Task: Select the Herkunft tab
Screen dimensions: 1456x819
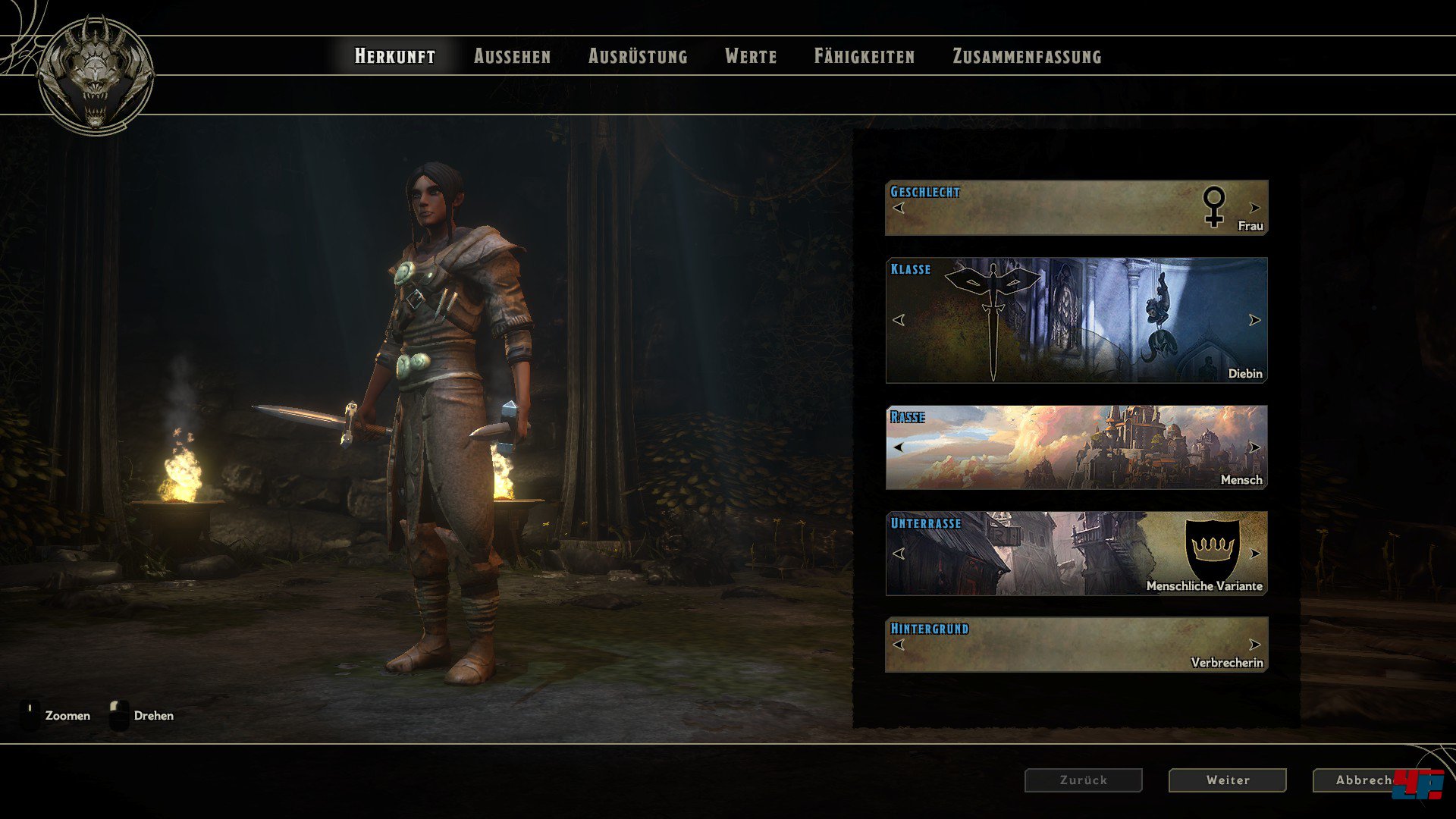Action: click(395, 56)
